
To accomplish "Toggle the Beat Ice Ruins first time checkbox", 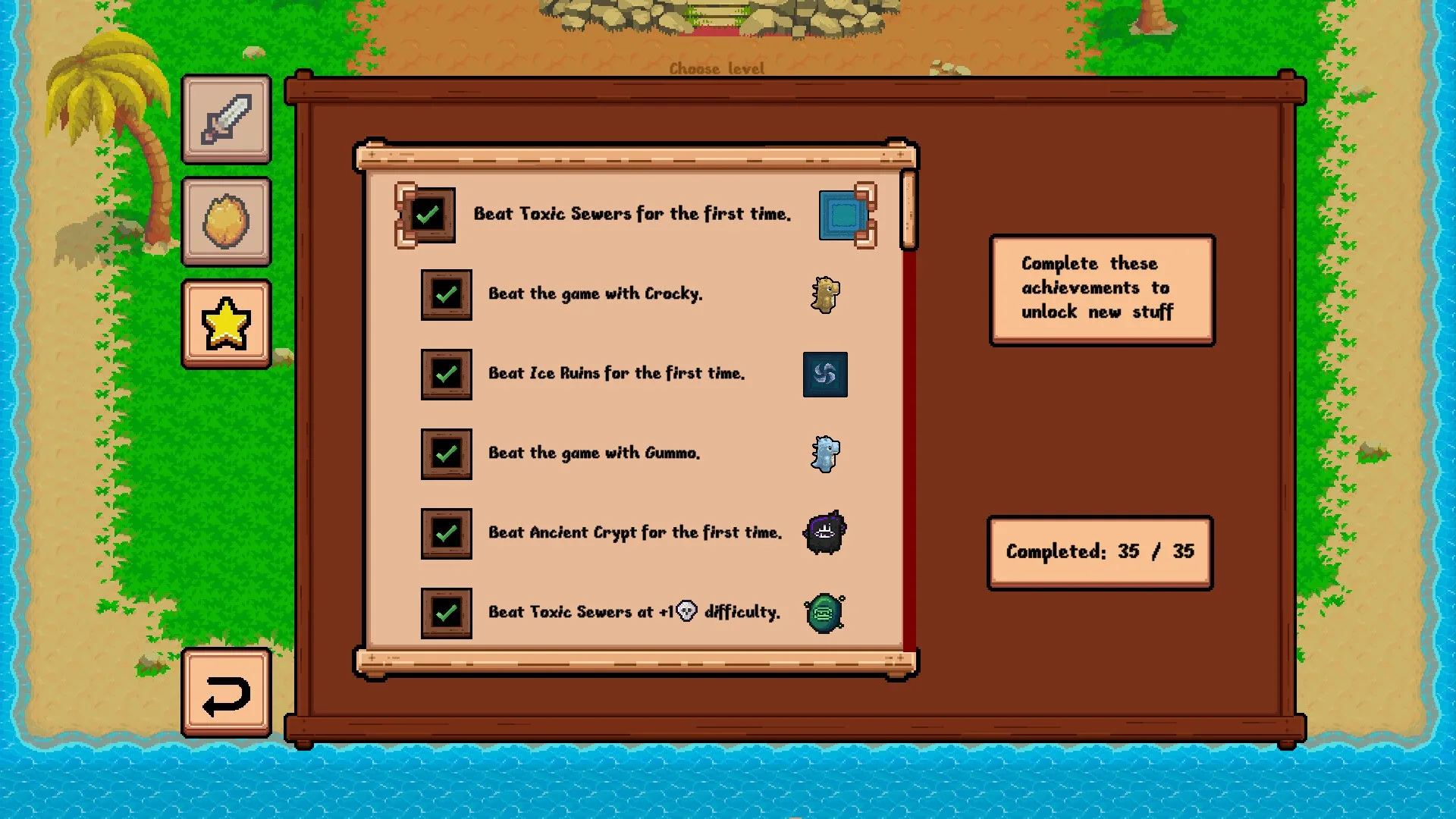I will pyautogui.click(x=446, y=374).
